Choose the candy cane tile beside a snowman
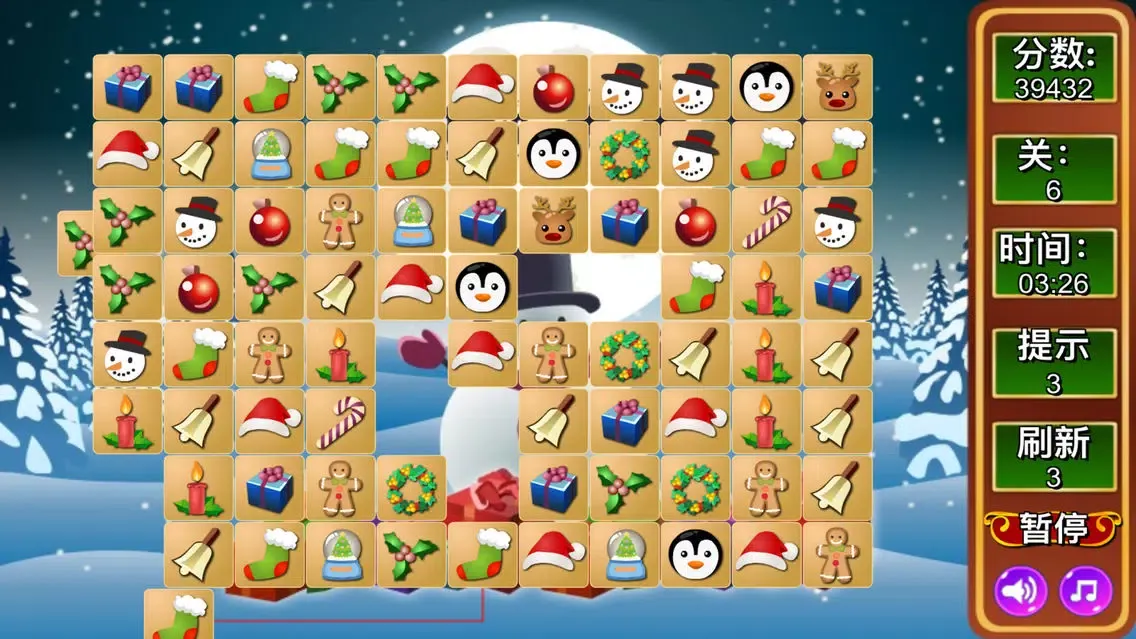1136x639 pixels. pos(766,221)
